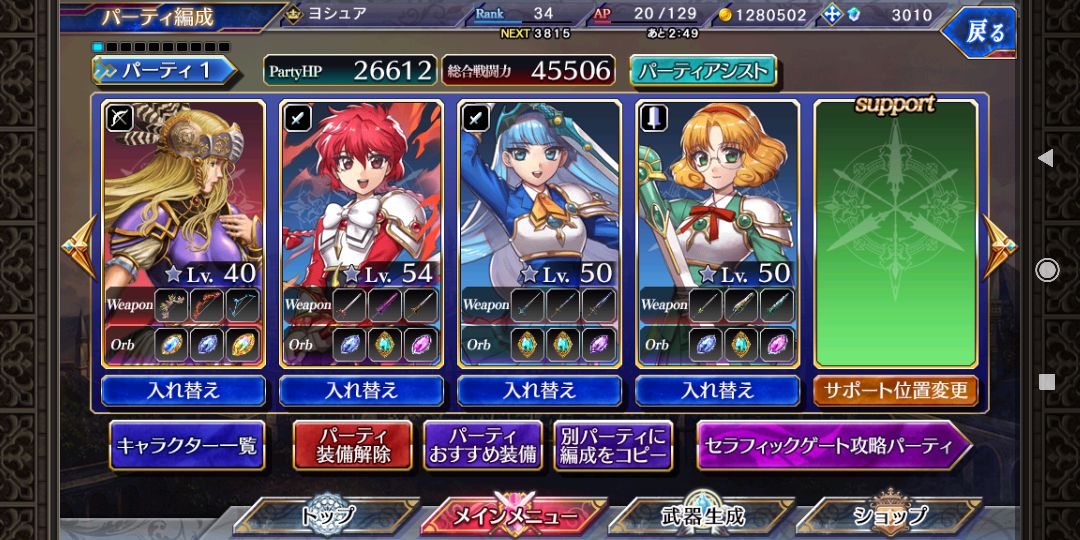Open the メインメニュー tab

(514, 516)
